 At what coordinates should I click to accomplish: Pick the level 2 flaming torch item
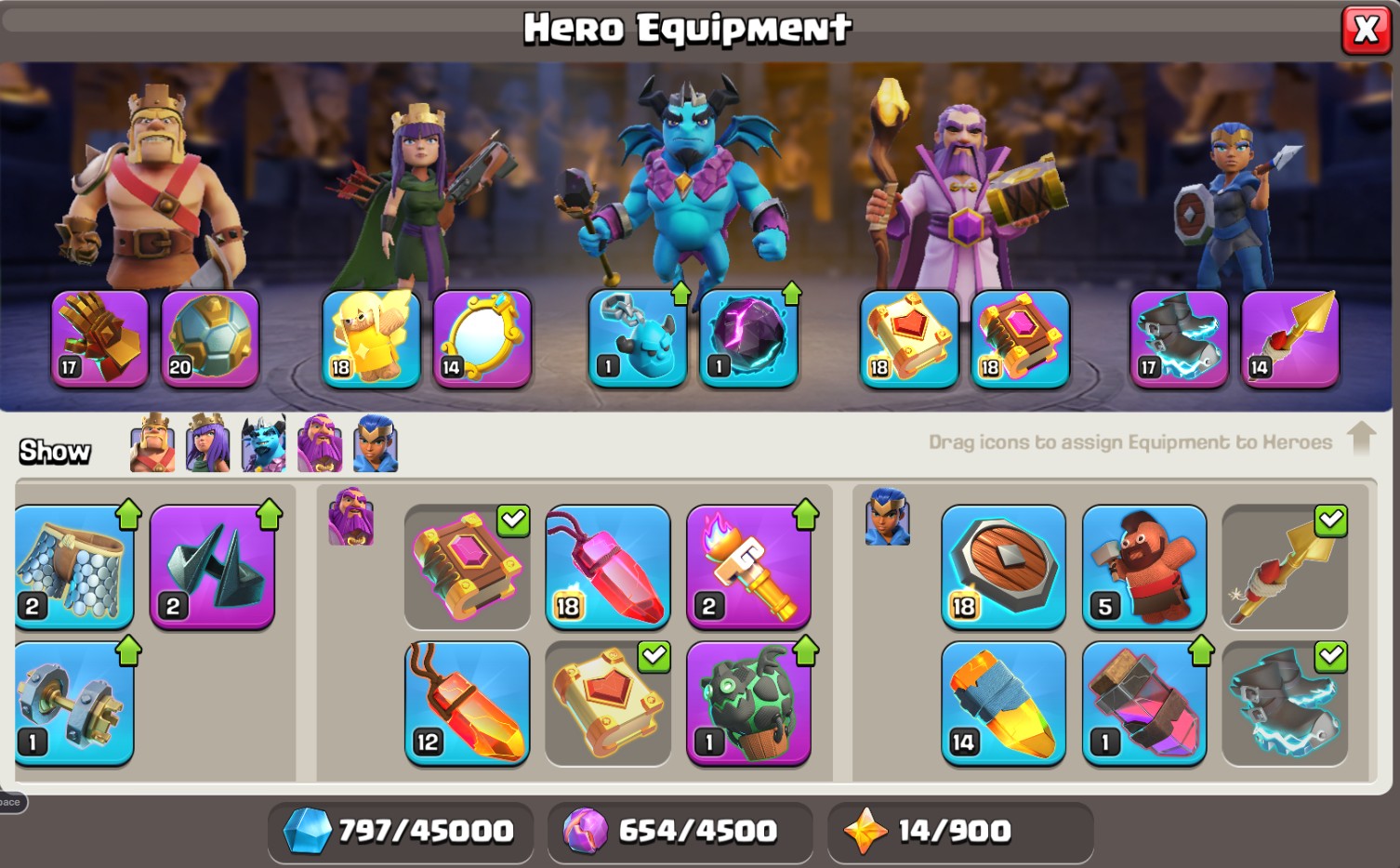tap(748, 567)
